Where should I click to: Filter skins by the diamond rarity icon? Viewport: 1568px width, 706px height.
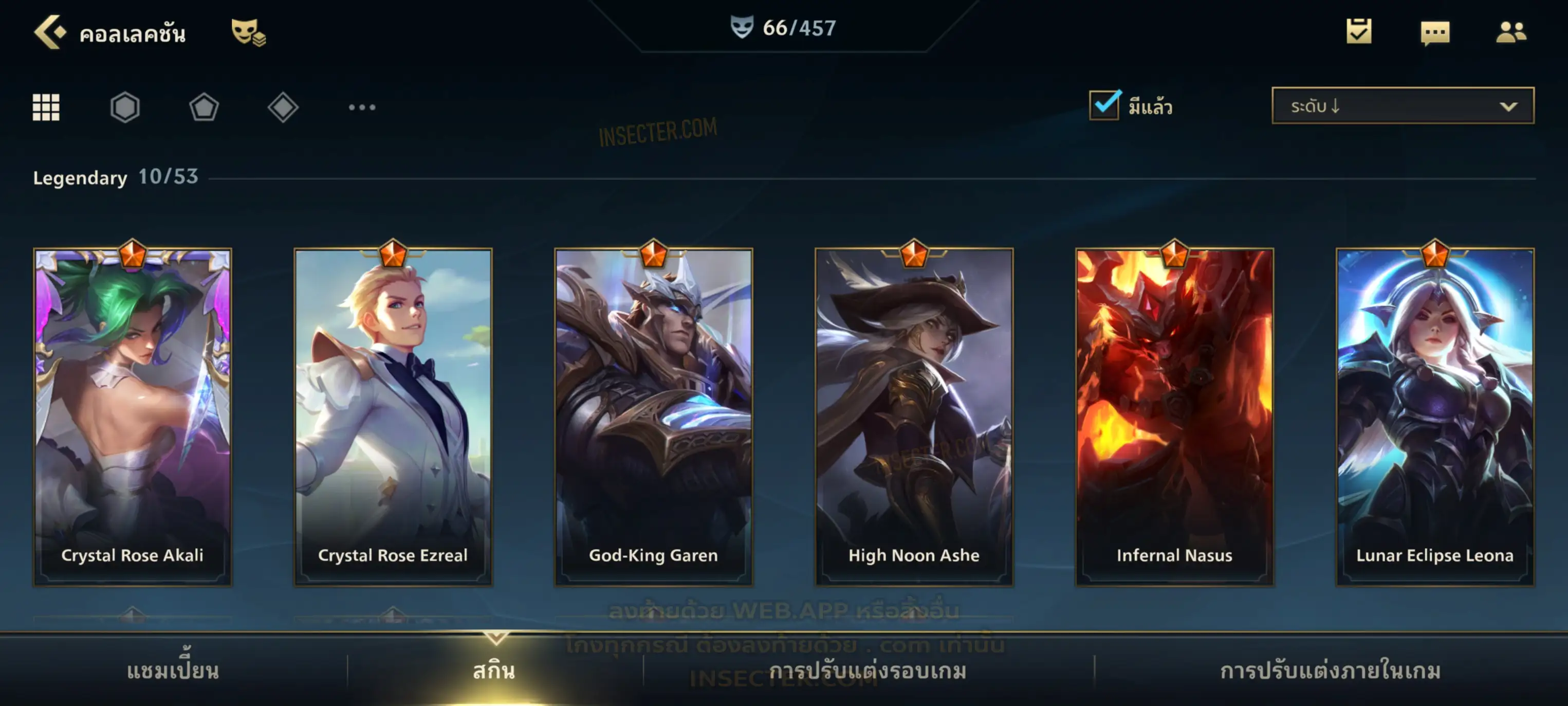[x=283, y=107]
